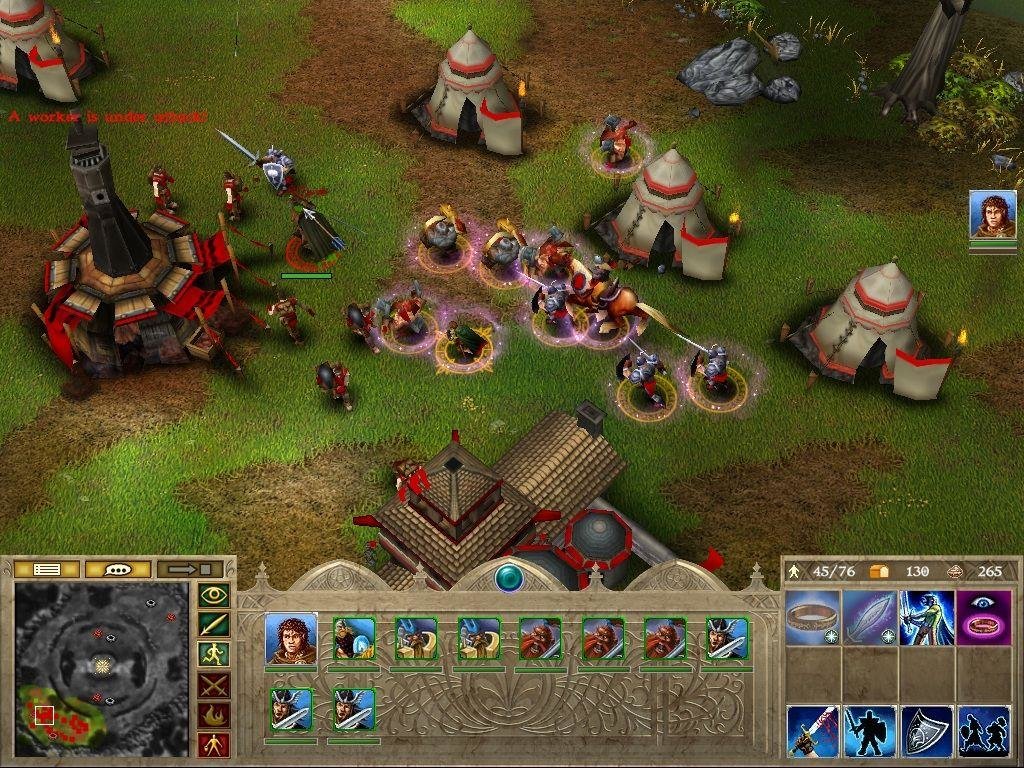Viewport: 1024px width, 768px height.
Task: Select the unit portrait with blue round shield
Action: pyautogui.click(x=353, y=639)
